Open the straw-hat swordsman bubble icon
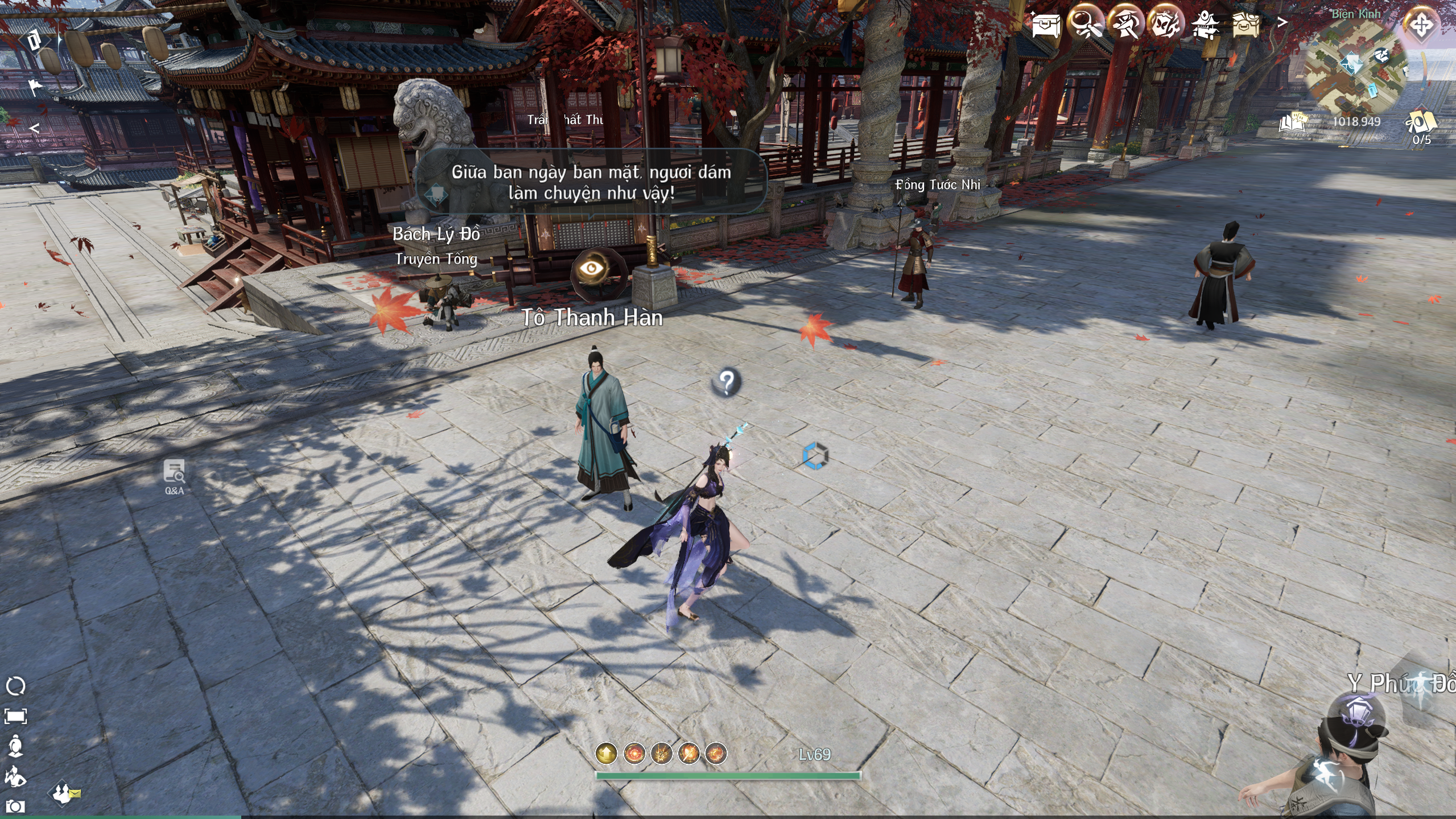This screenshot has width=1456, height=819. point(1125,24)
